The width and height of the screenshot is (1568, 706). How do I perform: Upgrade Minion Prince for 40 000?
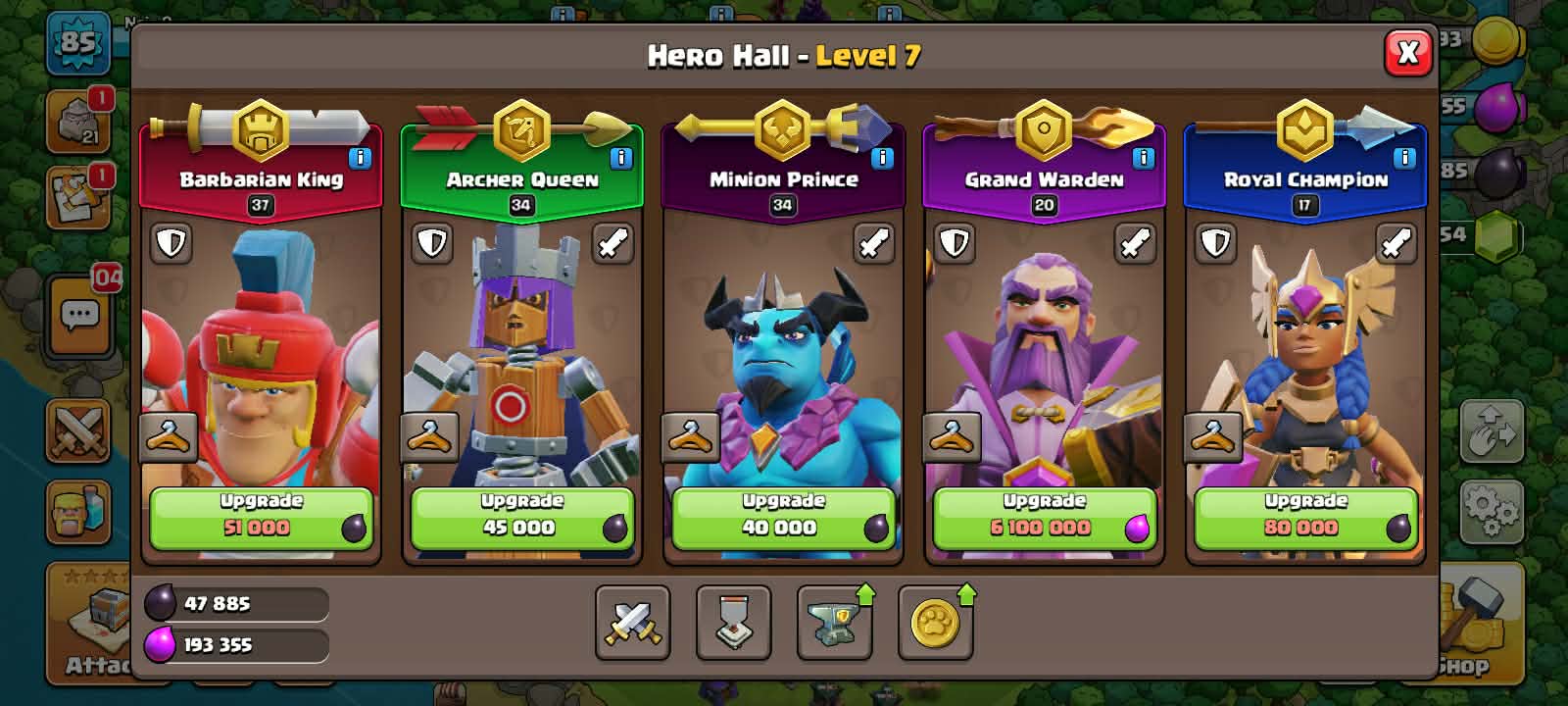pyautogui.click(x=782, y=518)
